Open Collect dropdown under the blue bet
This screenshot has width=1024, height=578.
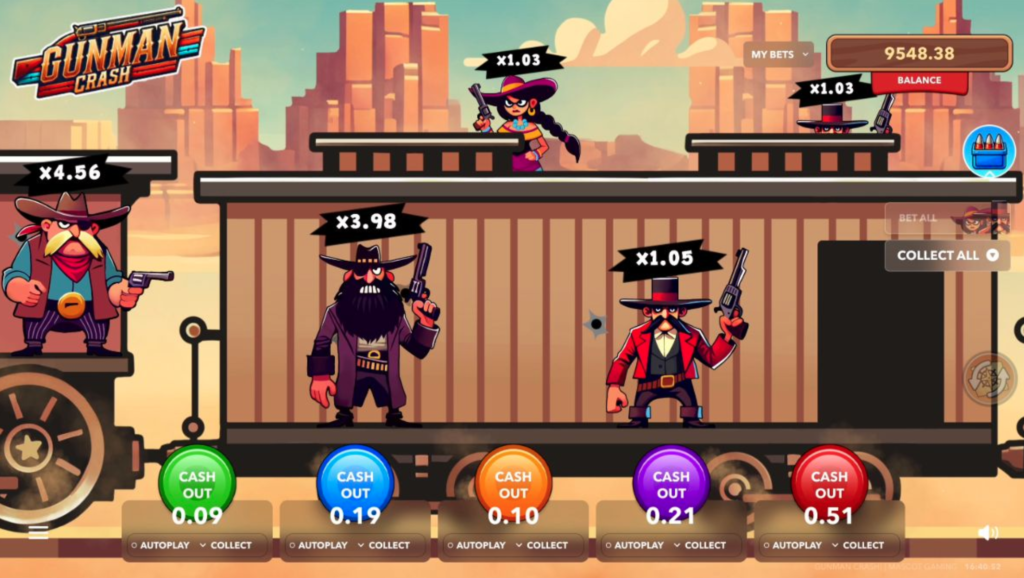(384, 545)
